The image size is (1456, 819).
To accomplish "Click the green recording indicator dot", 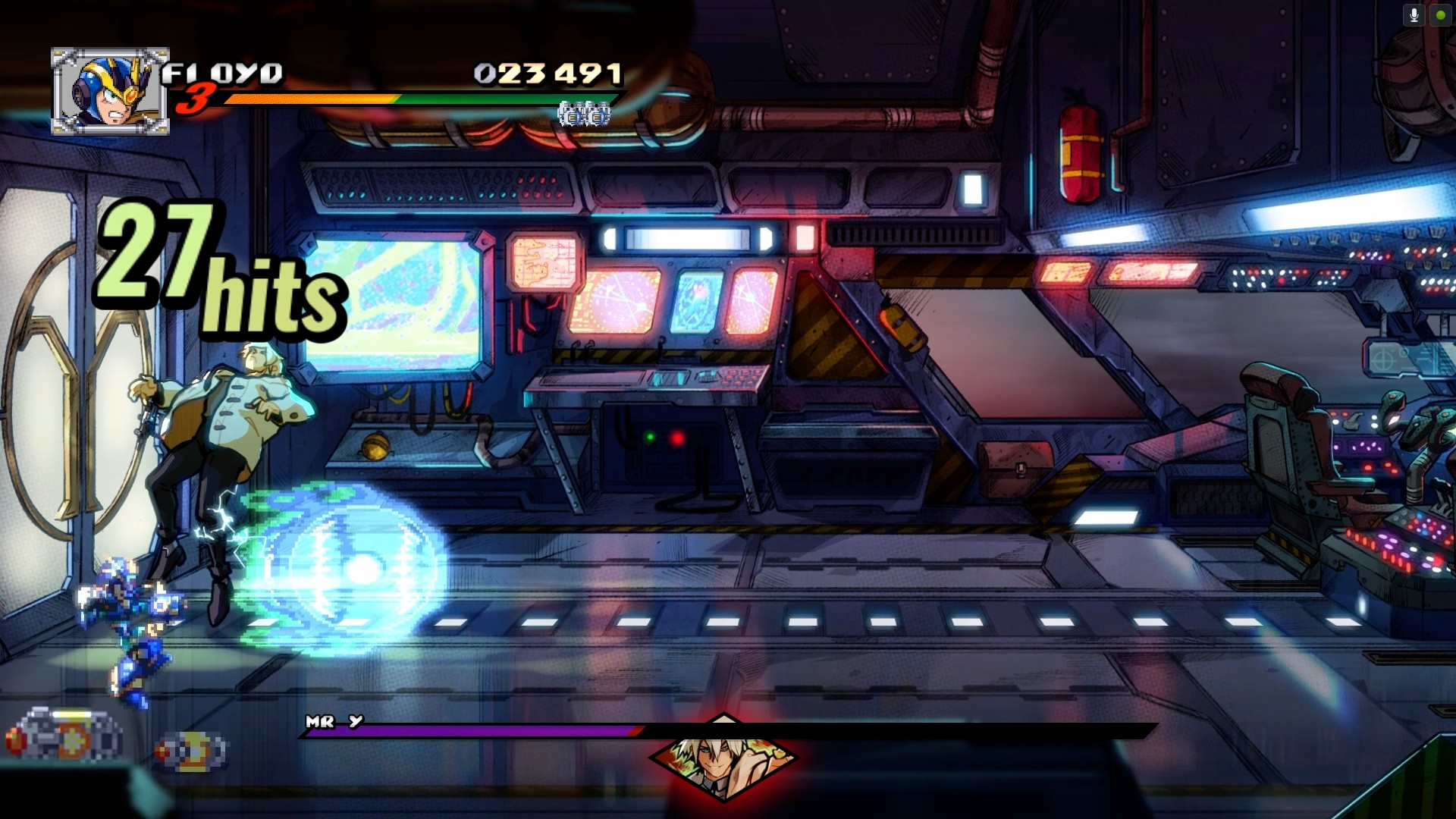I will point(1441,14).
